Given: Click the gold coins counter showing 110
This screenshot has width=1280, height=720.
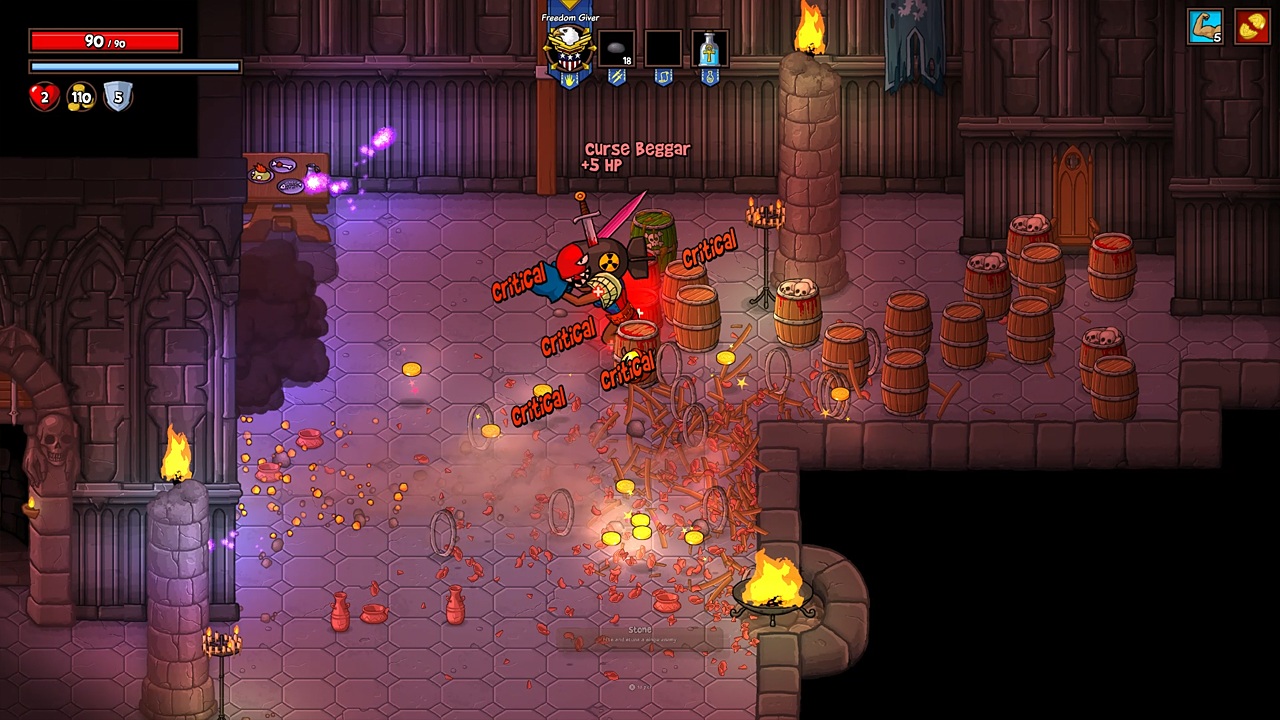Looking at the screenshot, I should coord(80,97).
